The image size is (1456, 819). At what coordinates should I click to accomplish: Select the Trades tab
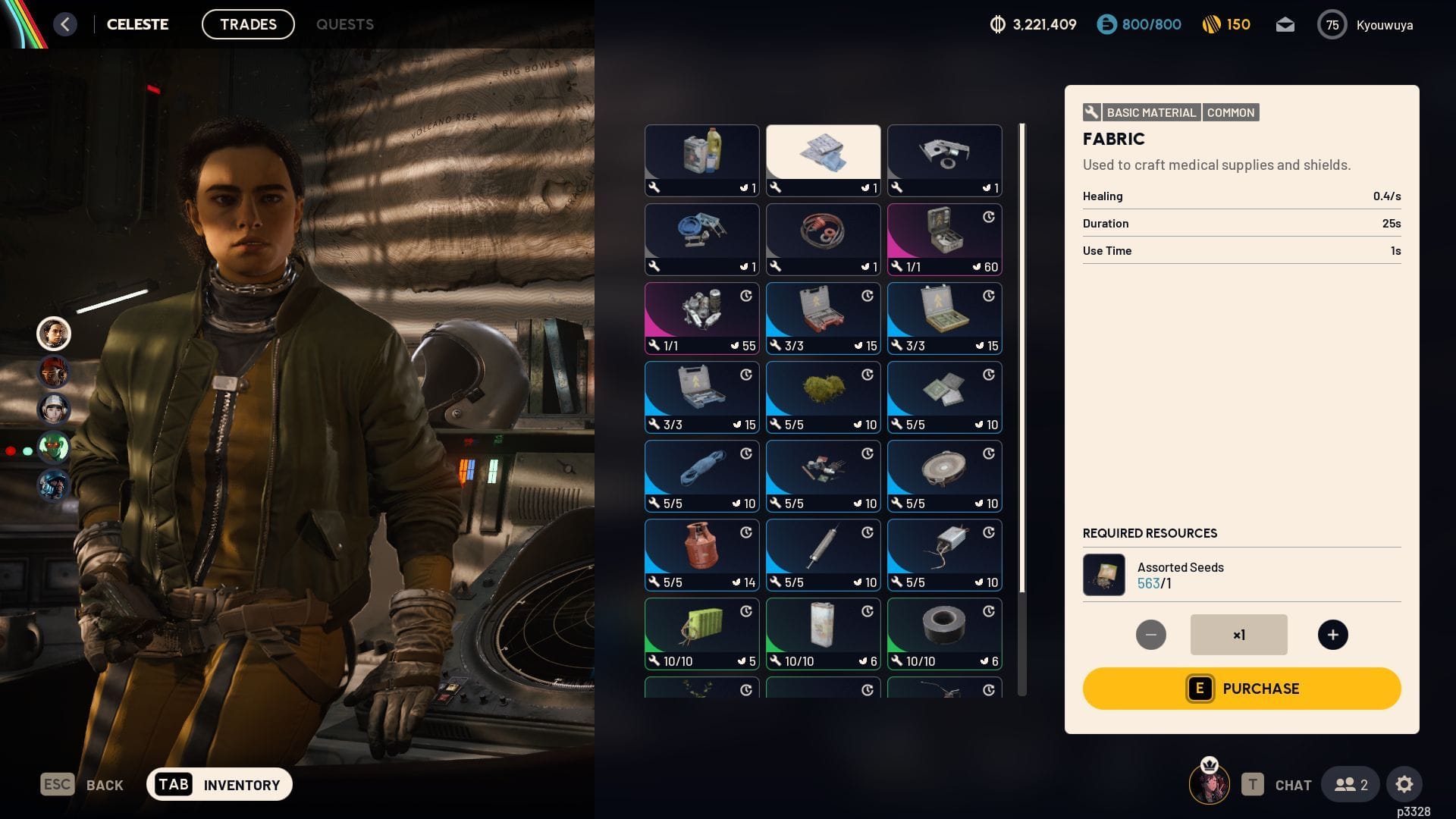click(x=248, y=24)
